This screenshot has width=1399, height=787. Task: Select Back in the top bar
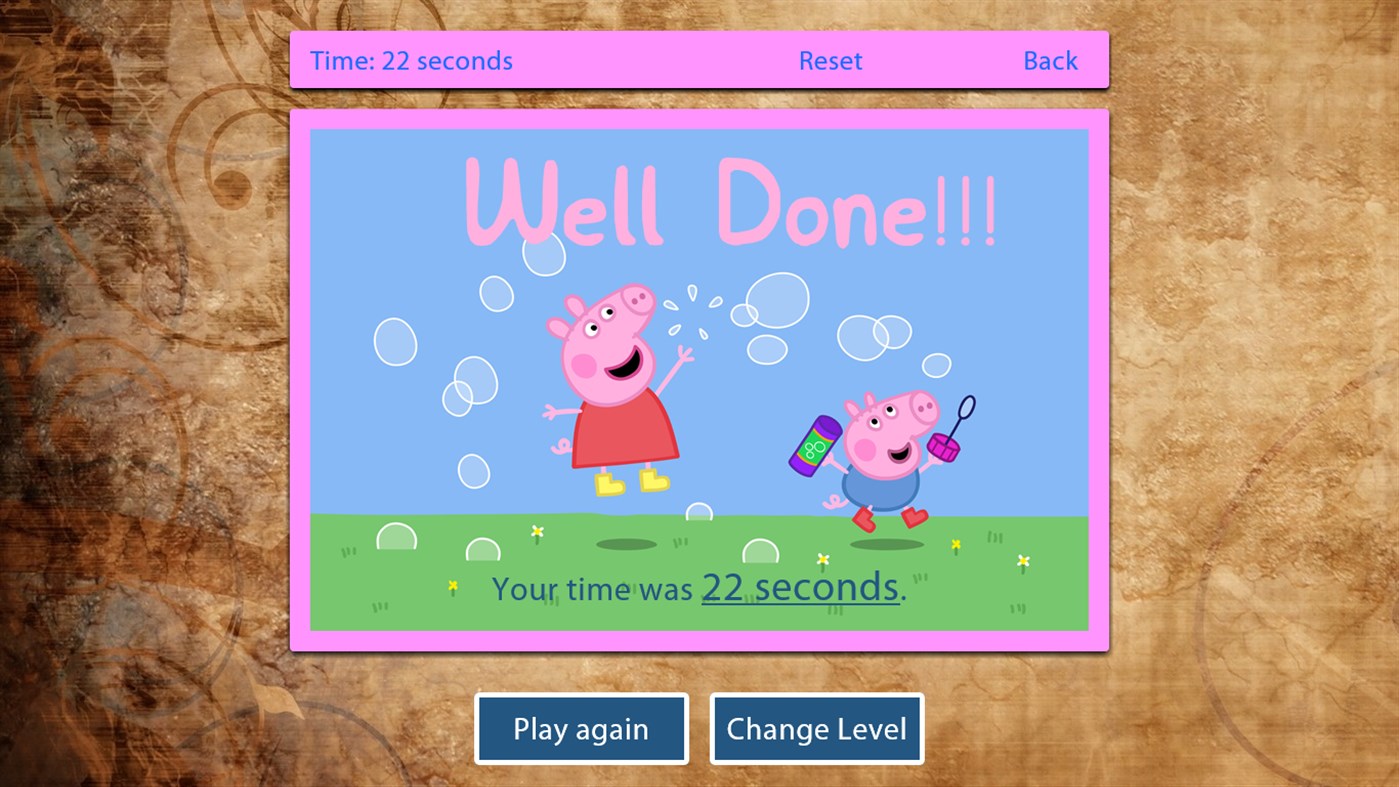(1050, 60)
